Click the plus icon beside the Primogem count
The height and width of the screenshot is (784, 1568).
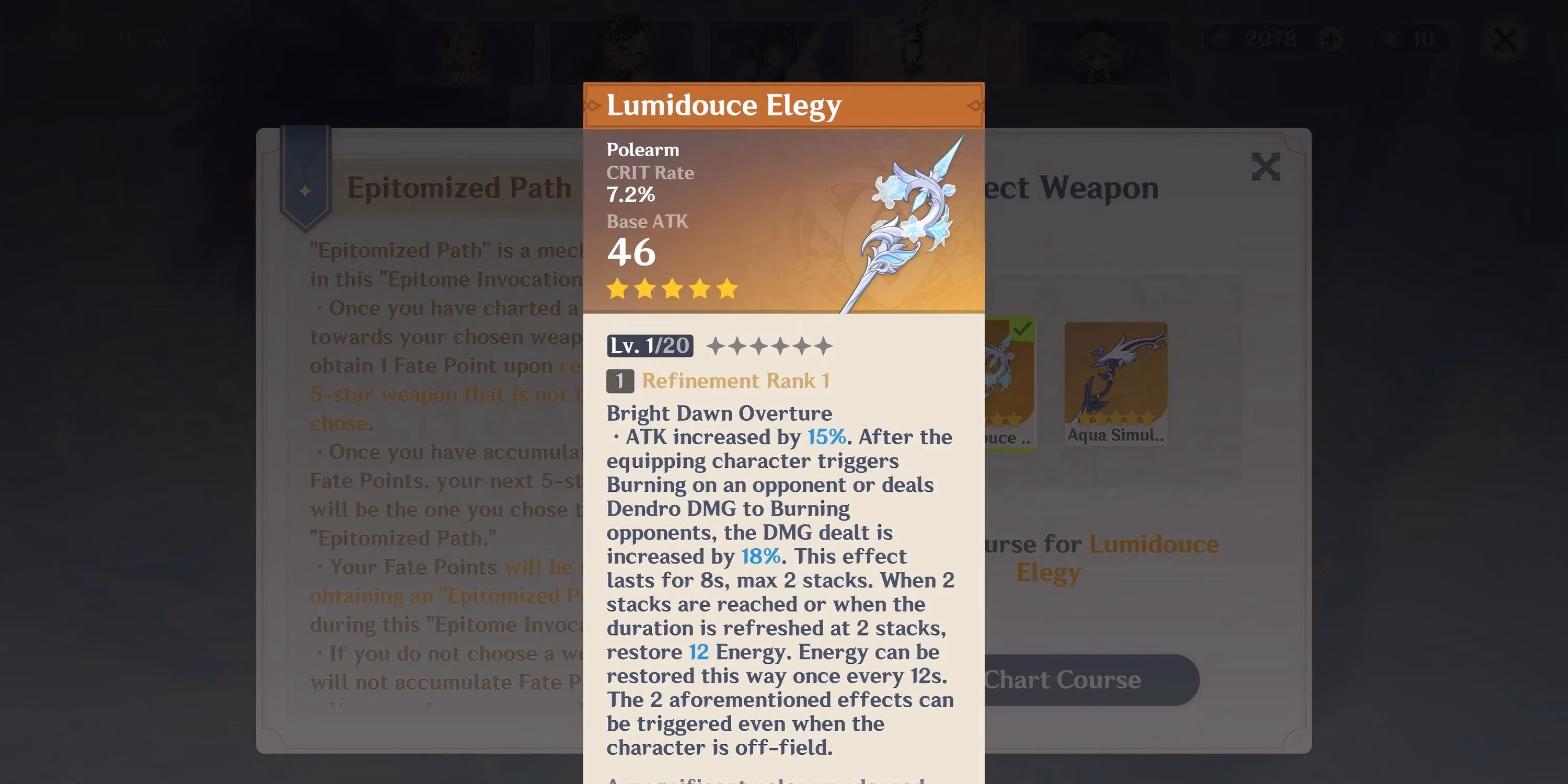(x=1331, y=39)
